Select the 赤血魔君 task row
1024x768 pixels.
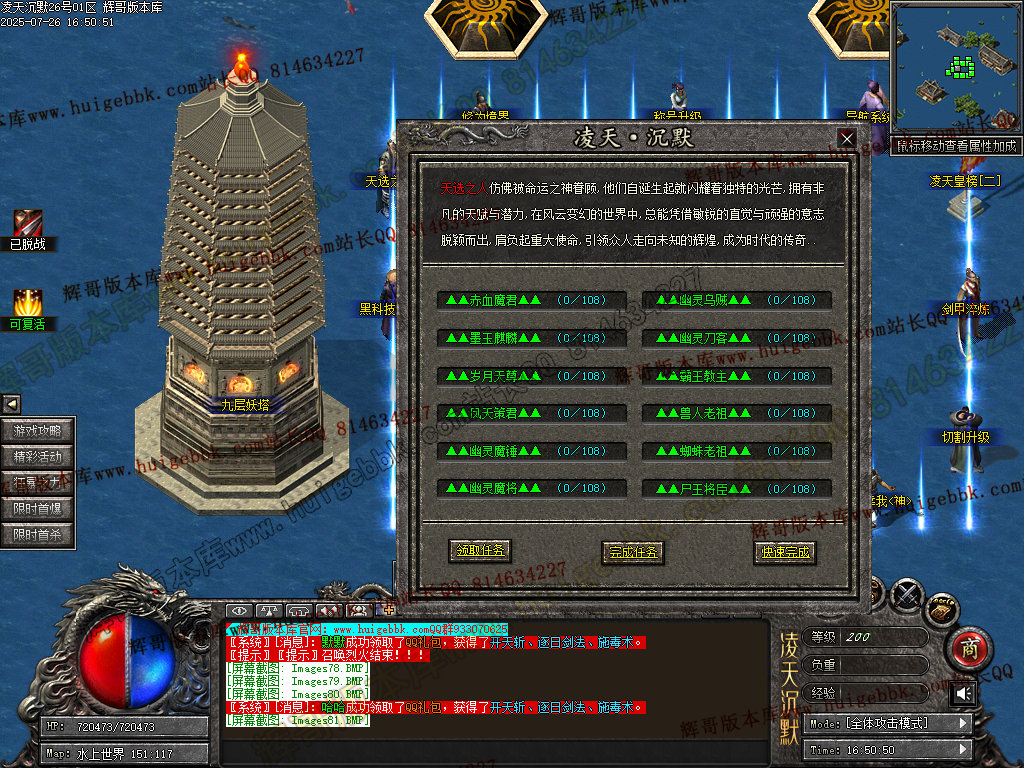click(x=531, y=300)
